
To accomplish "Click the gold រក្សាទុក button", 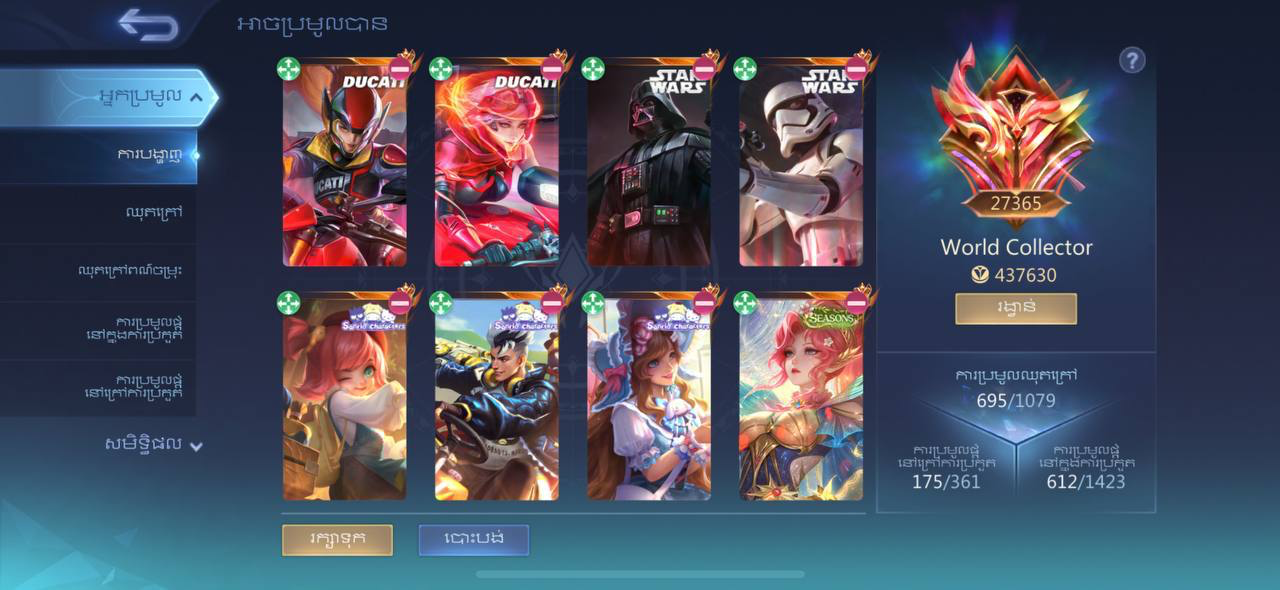I will (x=337, y=539).
